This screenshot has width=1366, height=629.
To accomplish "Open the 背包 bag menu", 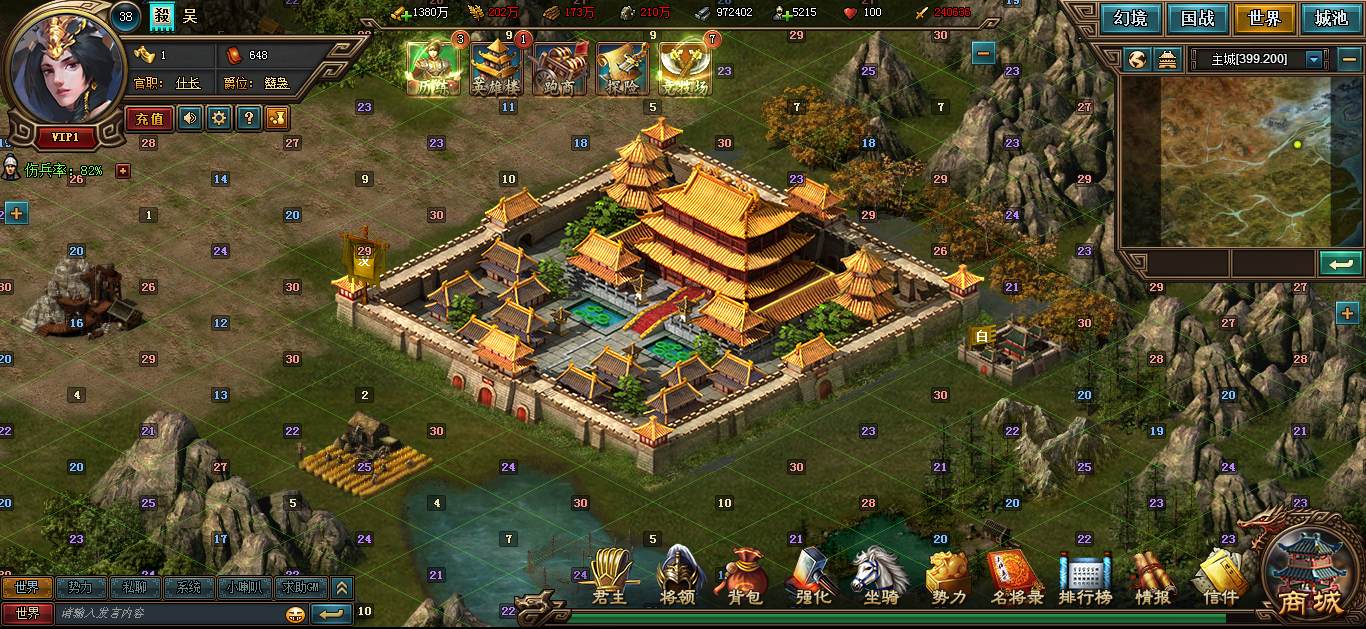I will click(744, 578).
